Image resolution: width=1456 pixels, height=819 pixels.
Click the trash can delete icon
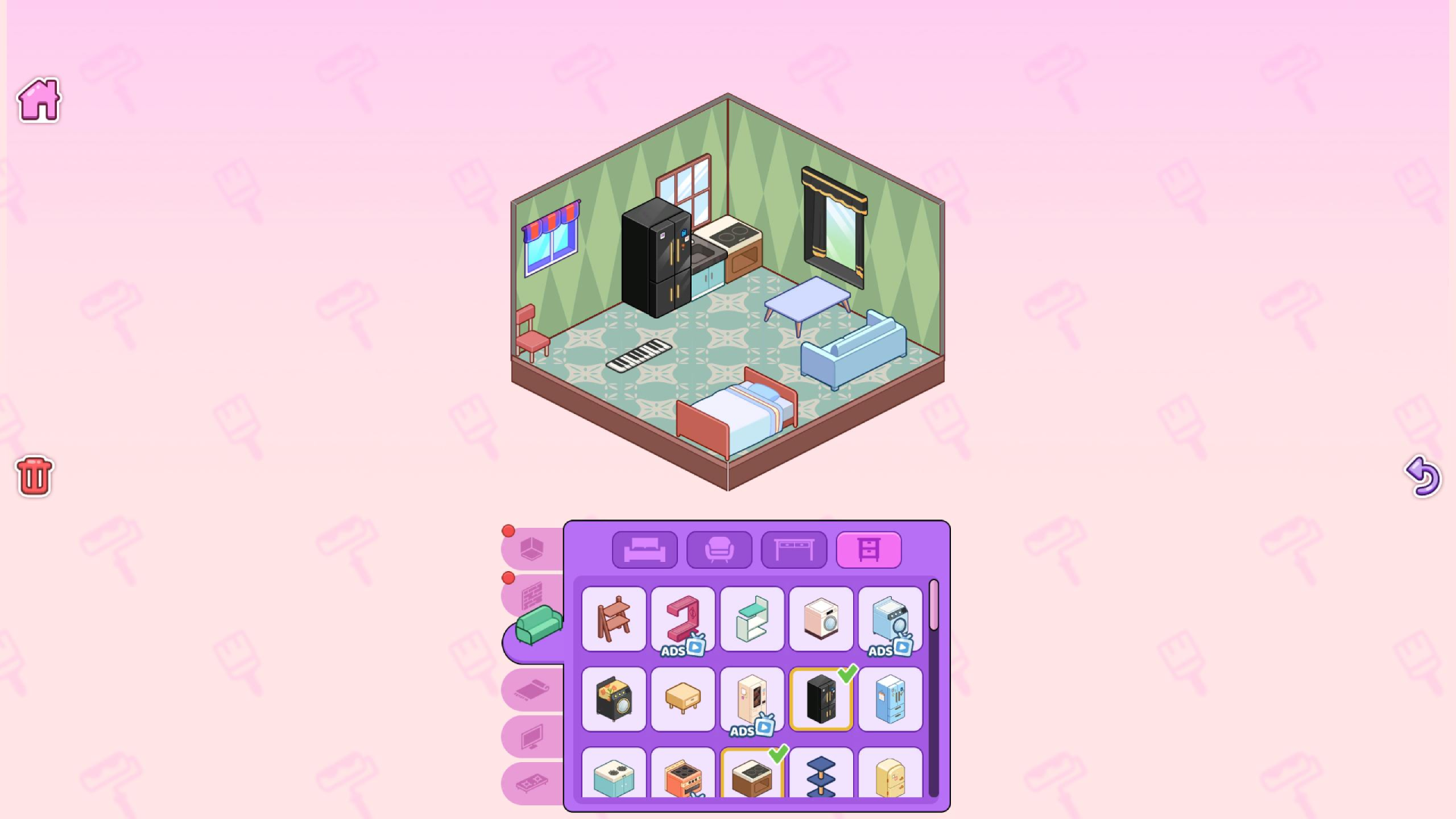coord(32,477)
